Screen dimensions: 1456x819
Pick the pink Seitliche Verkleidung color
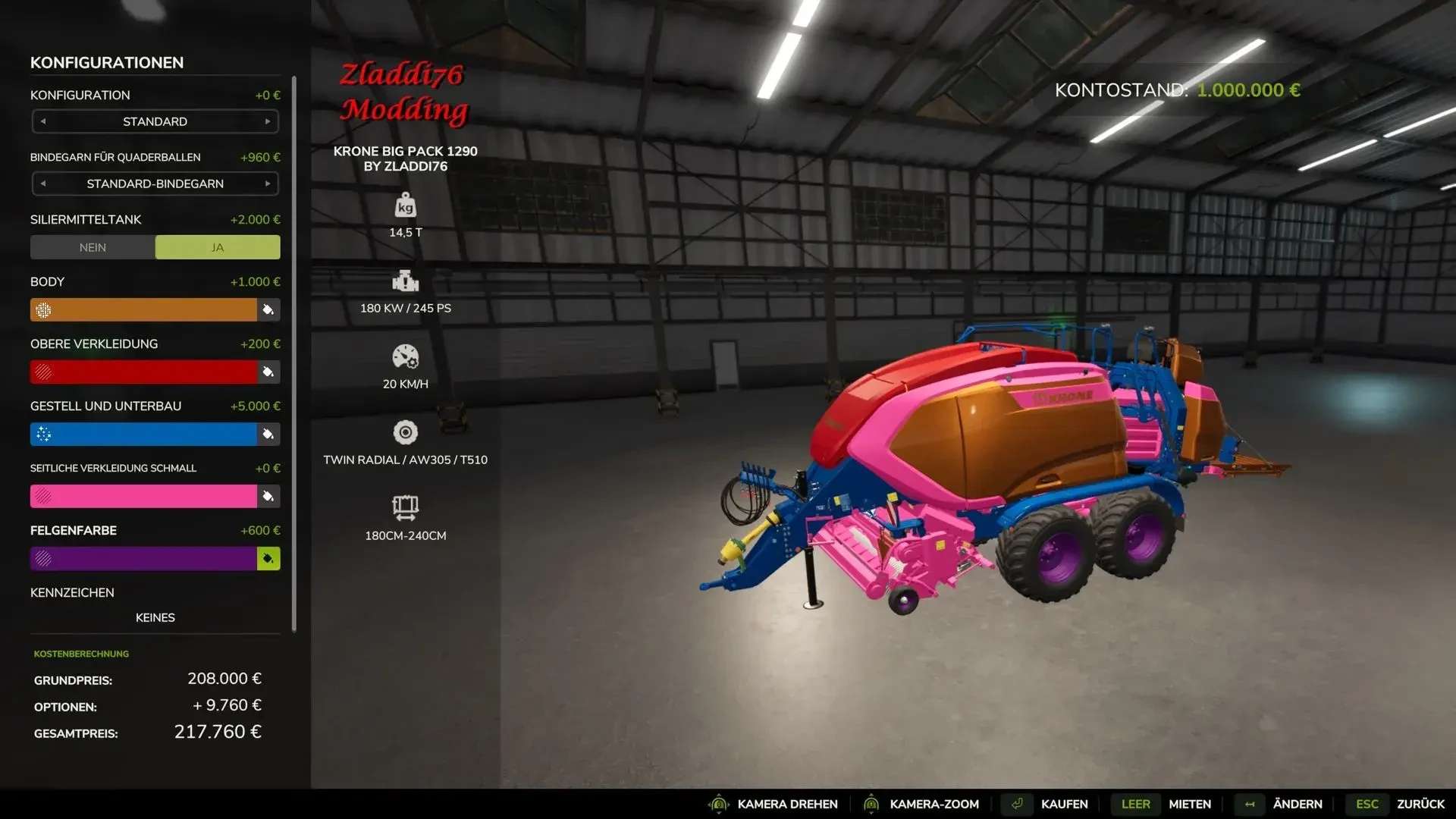[144, 496]
